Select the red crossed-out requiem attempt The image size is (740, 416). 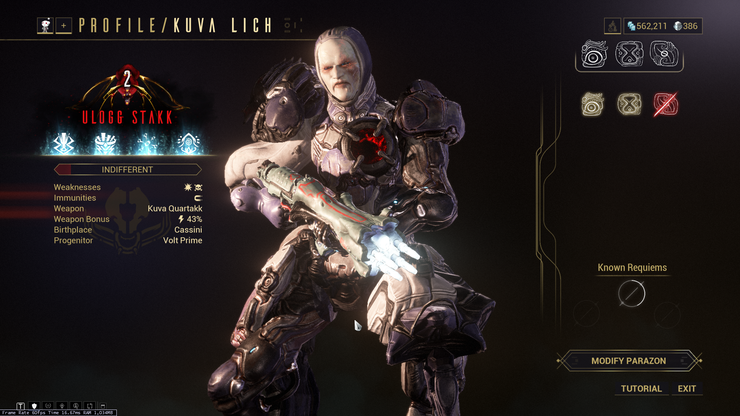(x=665, y=102)
